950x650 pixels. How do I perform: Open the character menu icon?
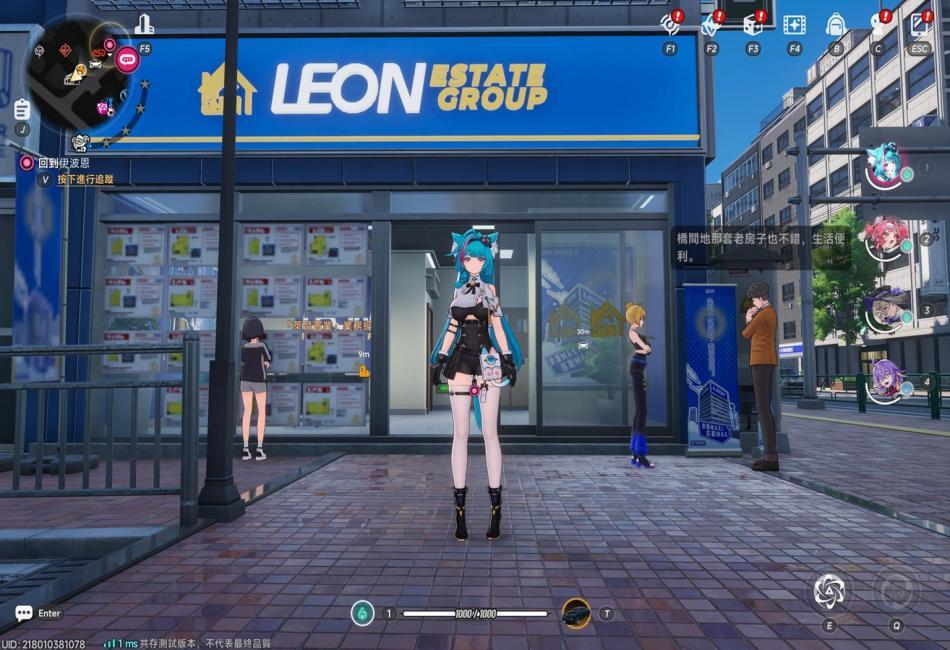878,24
